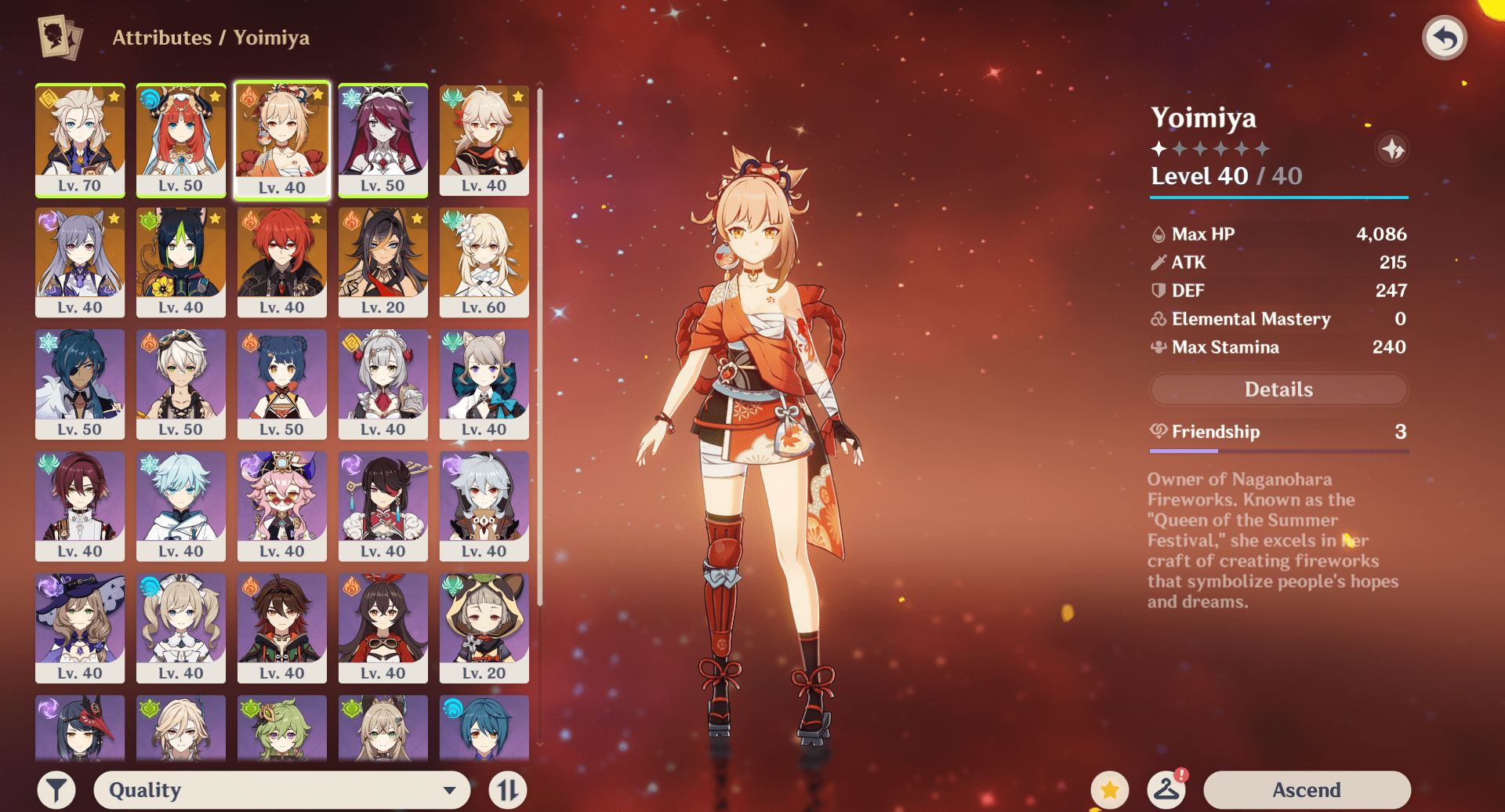Click the constellation burst icon beside Yoimiya's stars
1505x812 pixels.
pos(1393,150)
